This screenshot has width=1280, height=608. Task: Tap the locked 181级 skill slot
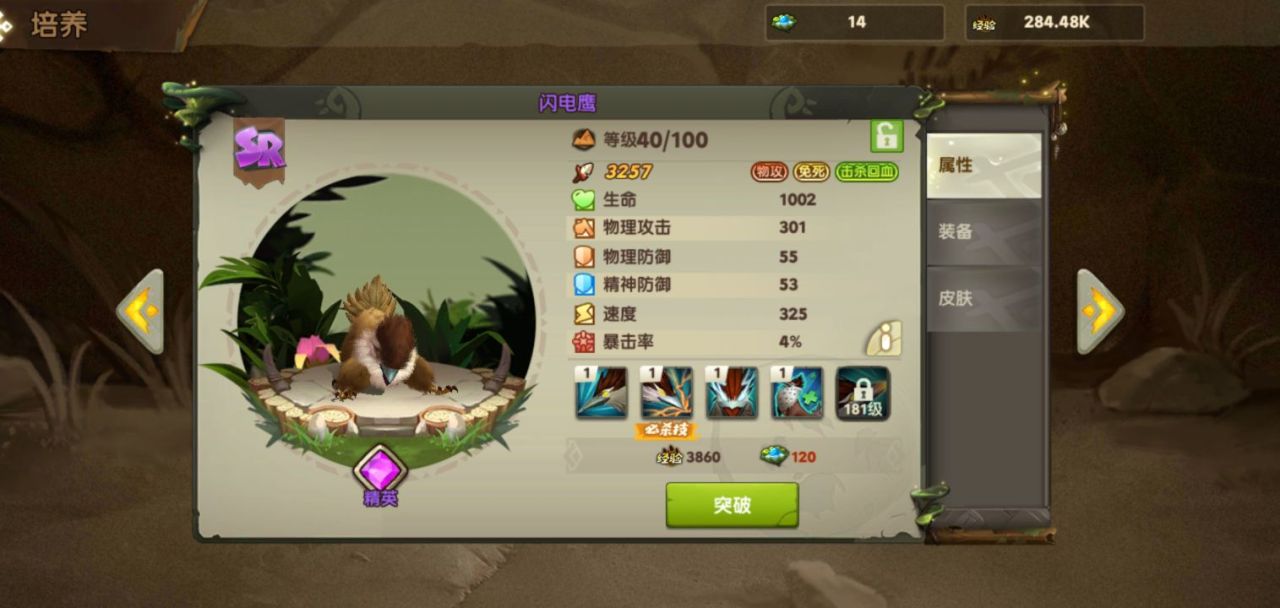[862, 393]
